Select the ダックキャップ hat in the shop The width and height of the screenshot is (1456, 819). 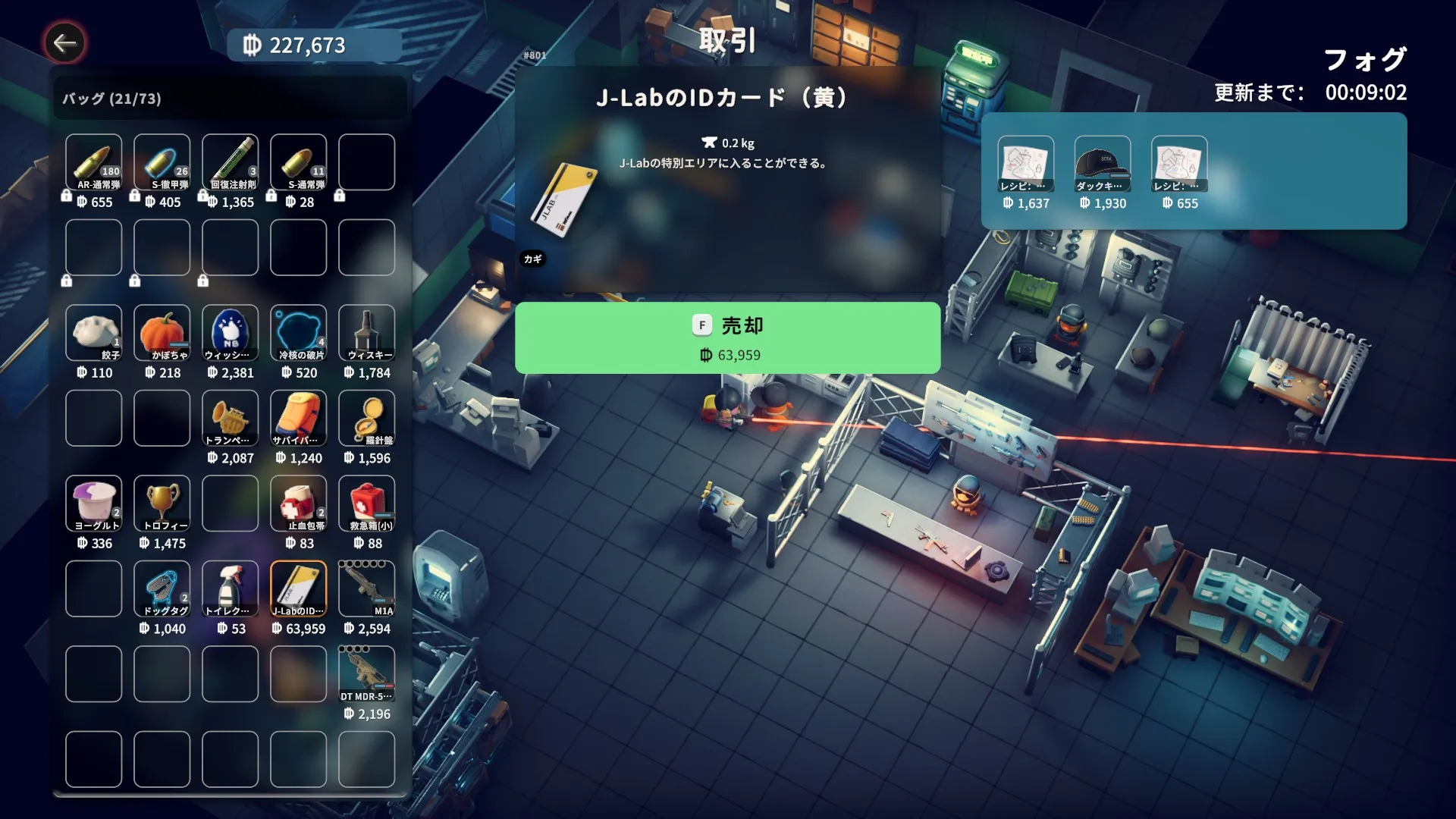1103,164
